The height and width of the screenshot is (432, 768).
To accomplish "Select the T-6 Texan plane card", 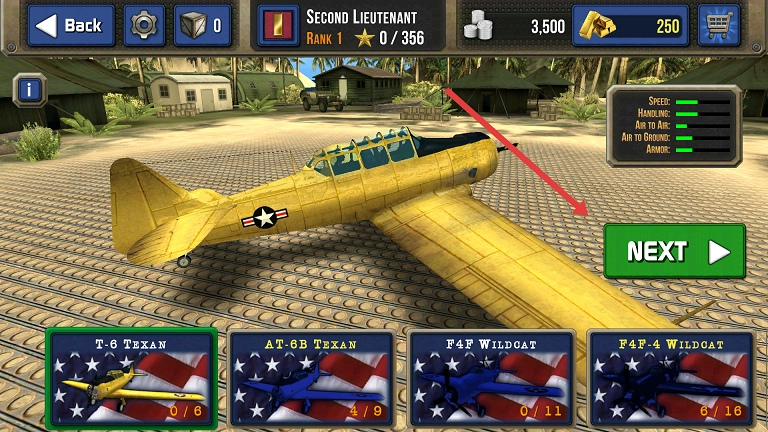I will point(132,378).
